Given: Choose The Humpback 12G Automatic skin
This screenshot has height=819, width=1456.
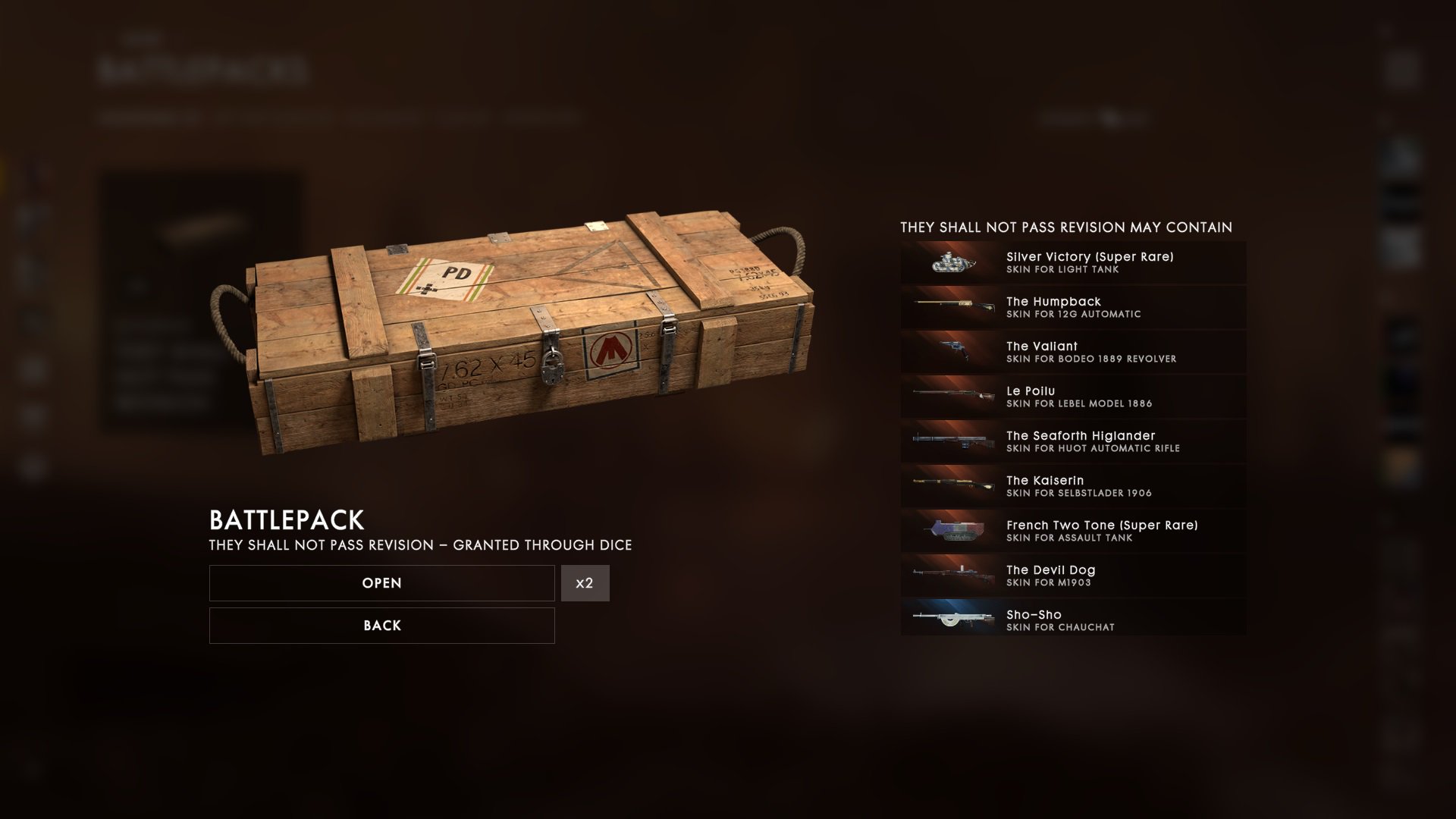Looking at the screenshot, I should [1073, 307].
